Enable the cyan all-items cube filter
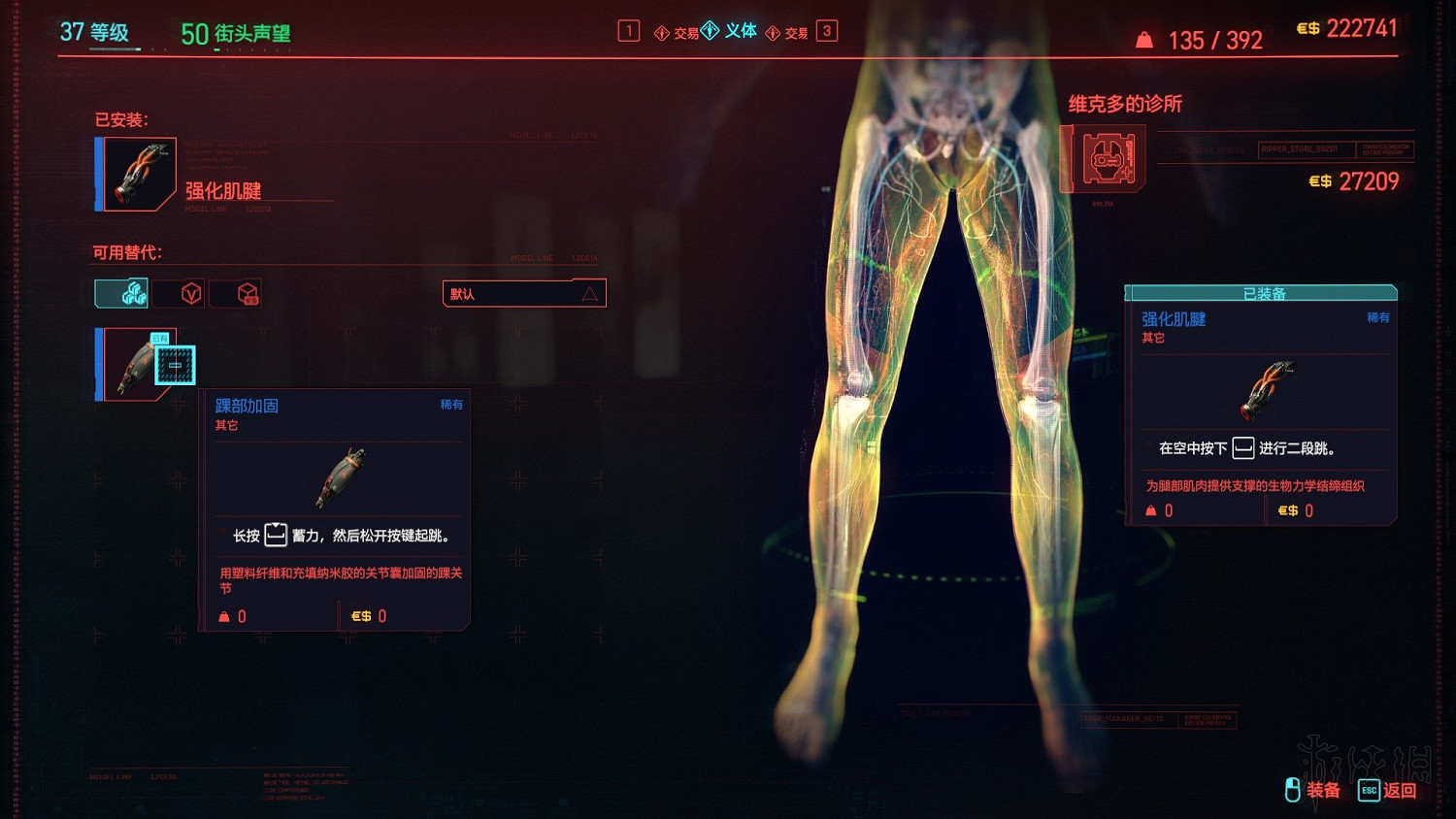The width and height of the screenshot is (1456, 819). [119, 292]
